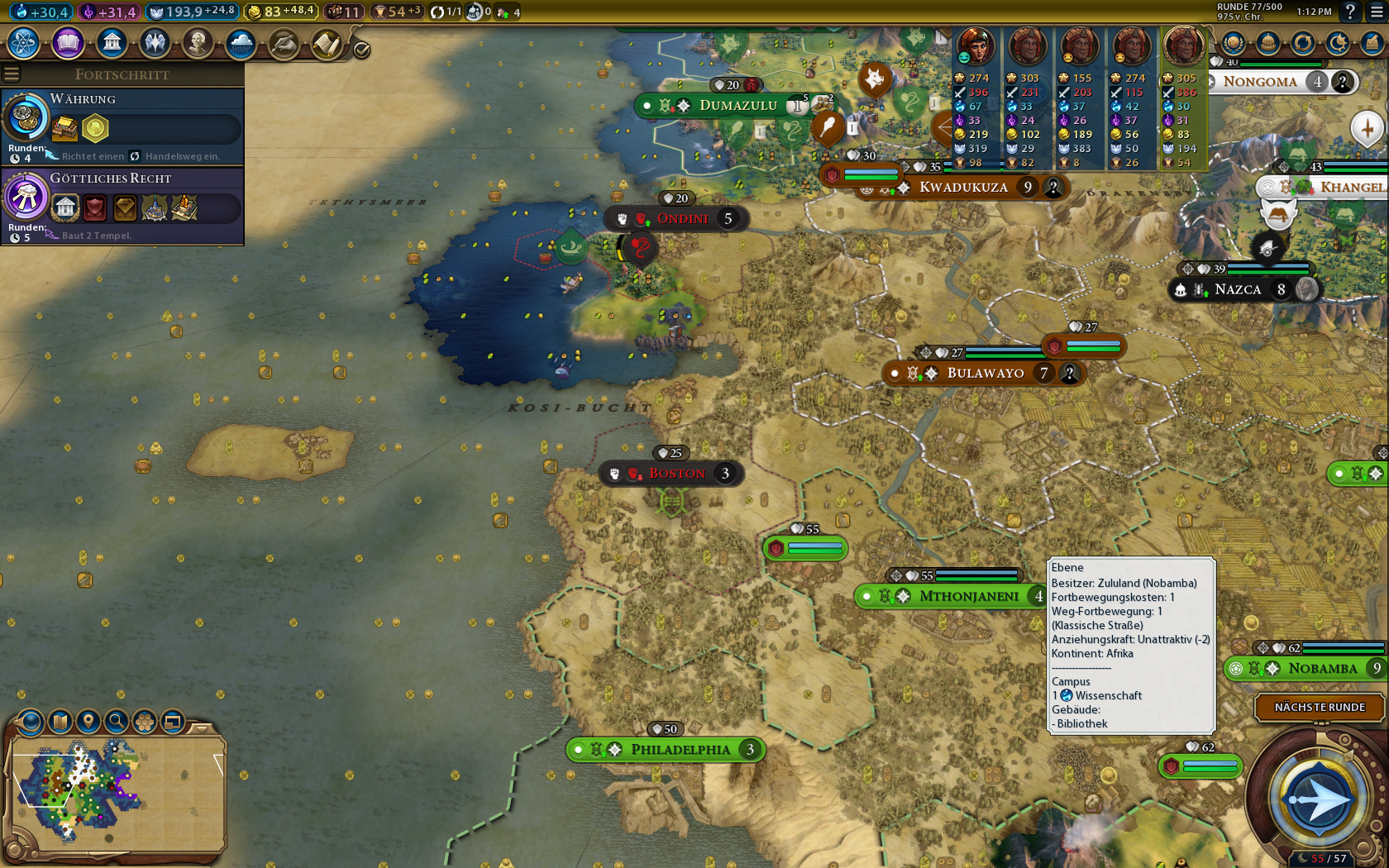Open the minimap search magnifier
Screen dimensions: 1389x868
[117, 722]
